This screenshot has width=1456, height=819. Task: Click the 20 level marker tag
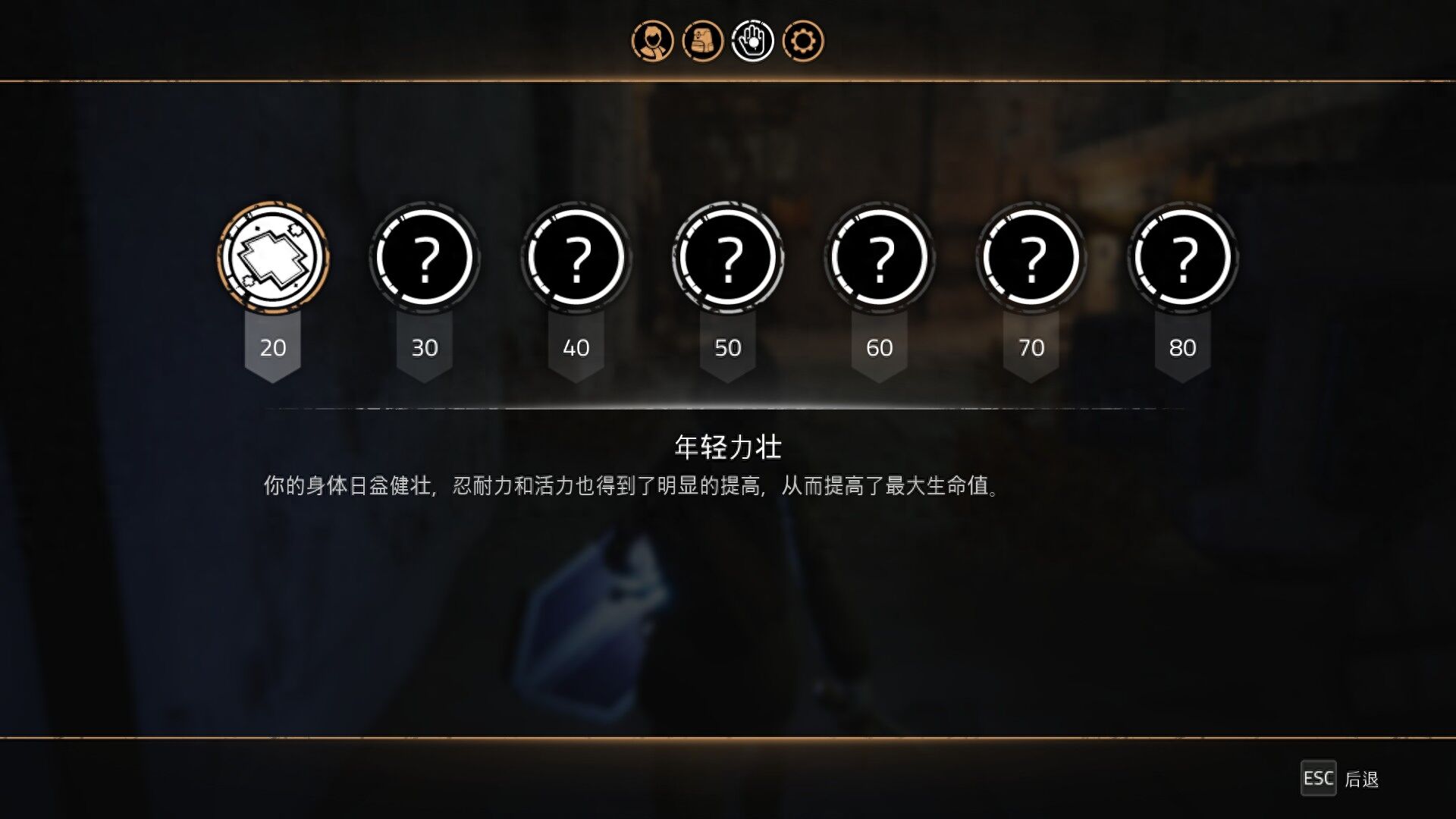point(273,347)
